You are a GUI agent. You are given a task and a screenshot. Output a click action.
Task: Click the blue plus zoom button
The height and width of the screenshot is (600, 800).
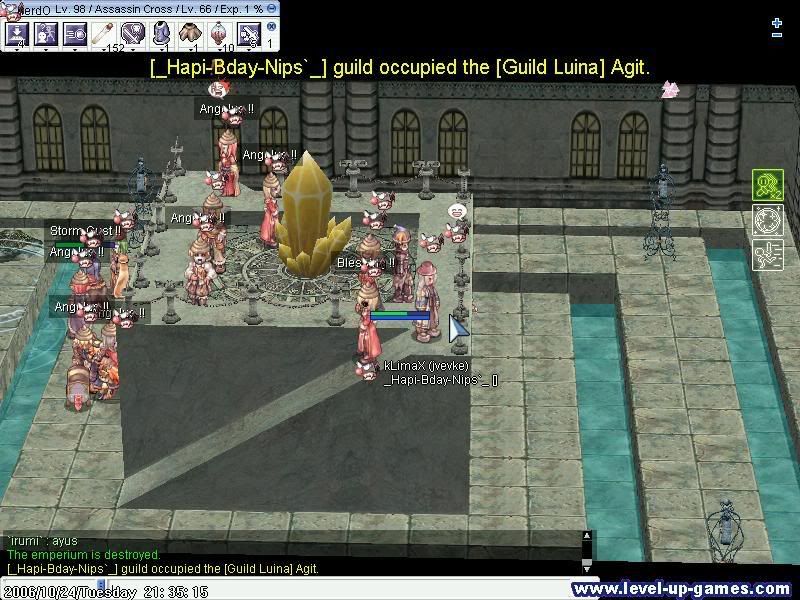coord(777,22)
